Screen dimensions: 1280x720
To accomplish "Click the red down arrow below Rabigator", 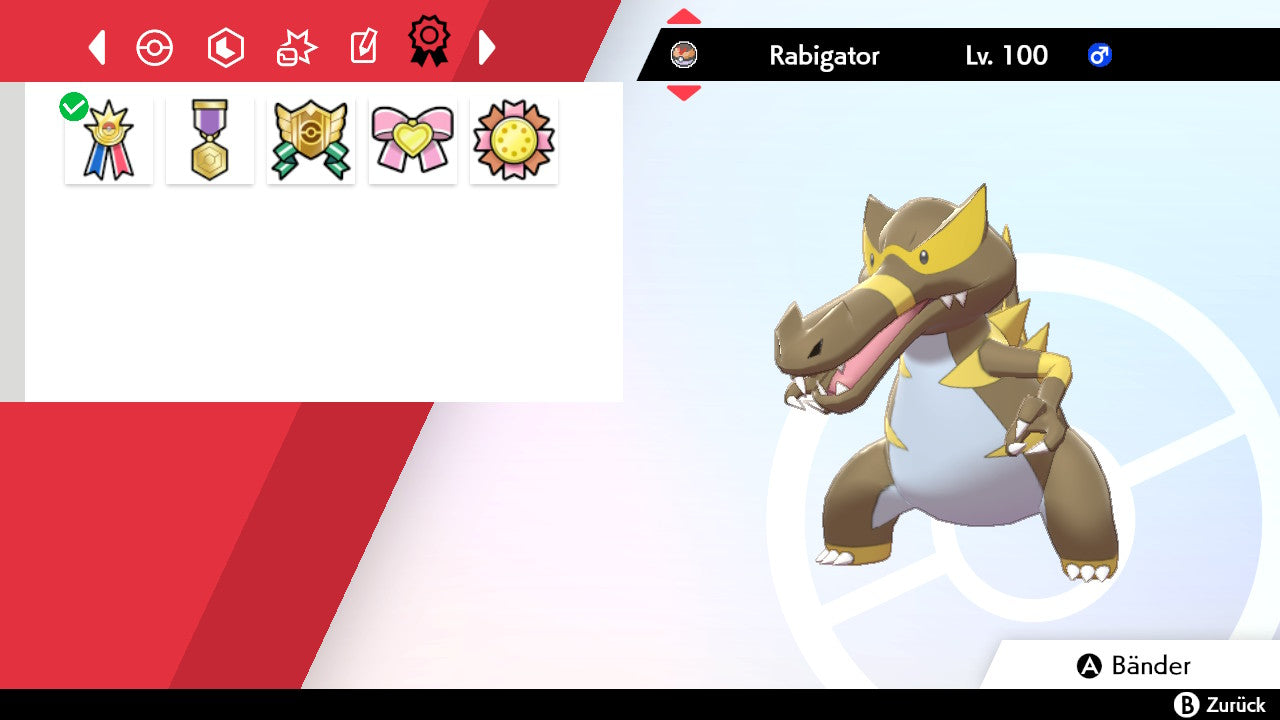I will (x=684, y=92).
